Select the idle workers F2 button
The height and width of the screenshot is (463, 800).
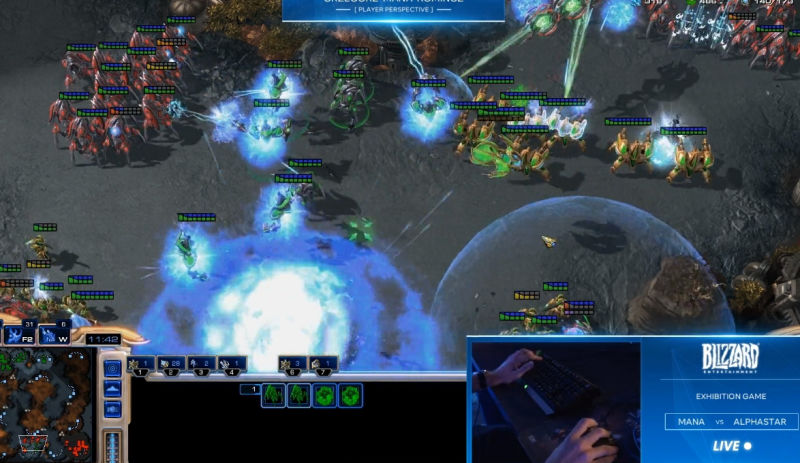tap(18, 334)
